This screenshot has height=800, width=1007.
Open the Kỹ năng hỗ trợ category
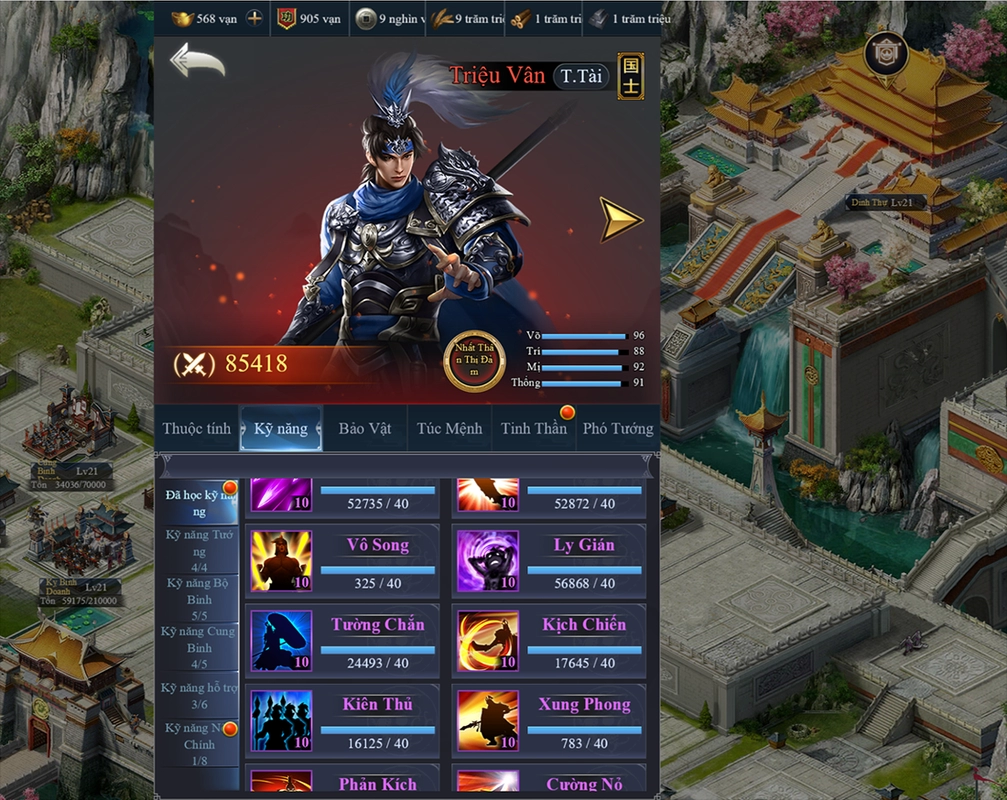(x=199, y=695)
